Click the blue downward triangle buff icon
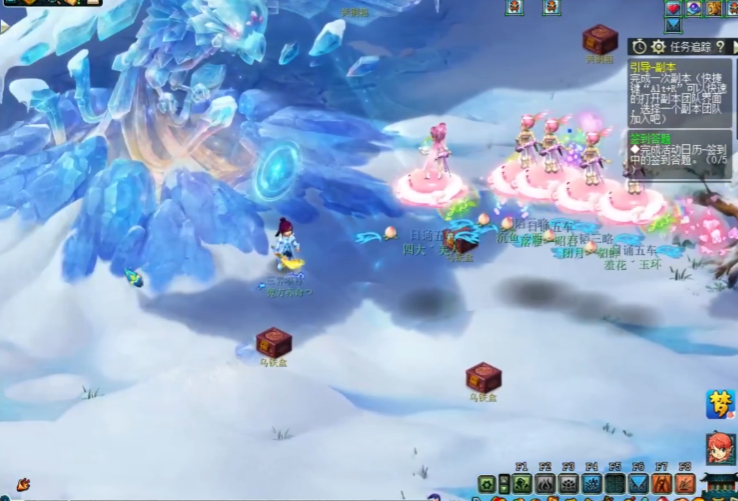The width and height of the screenshot is (738, 501). tap(673, 26)
